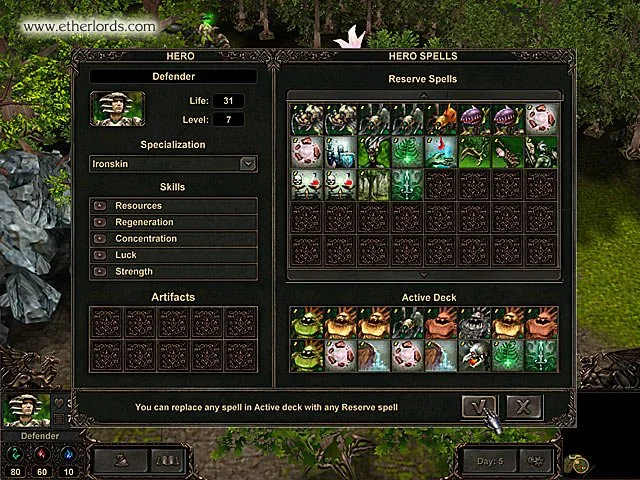End the turn via the Day 5 button
The height and width of the screenshot is (480, 640).
(x=490, y=459)
